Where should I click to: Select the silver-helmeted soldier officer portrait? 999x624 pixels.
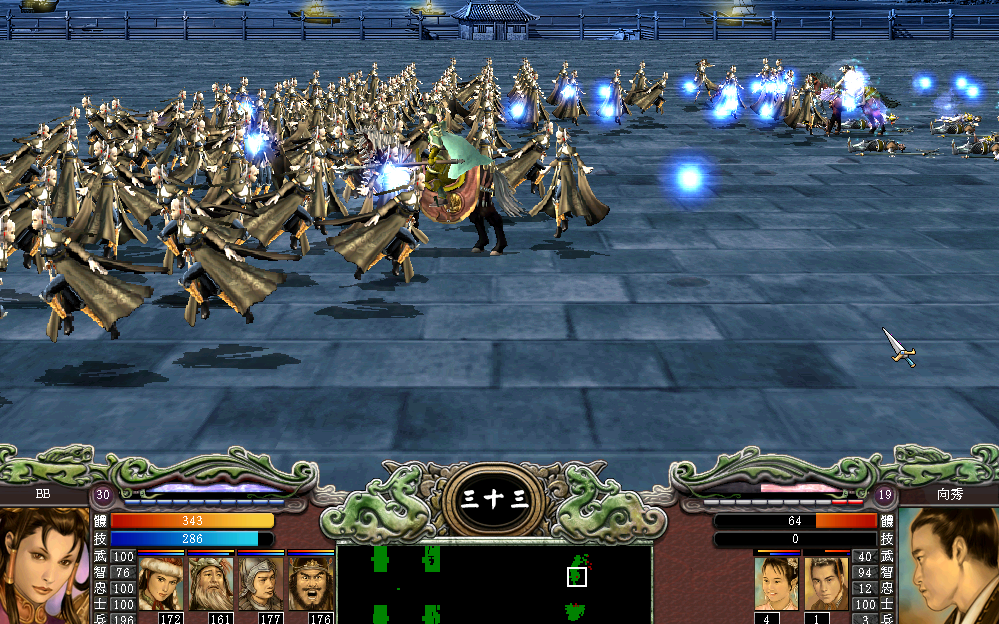(260, 583)
